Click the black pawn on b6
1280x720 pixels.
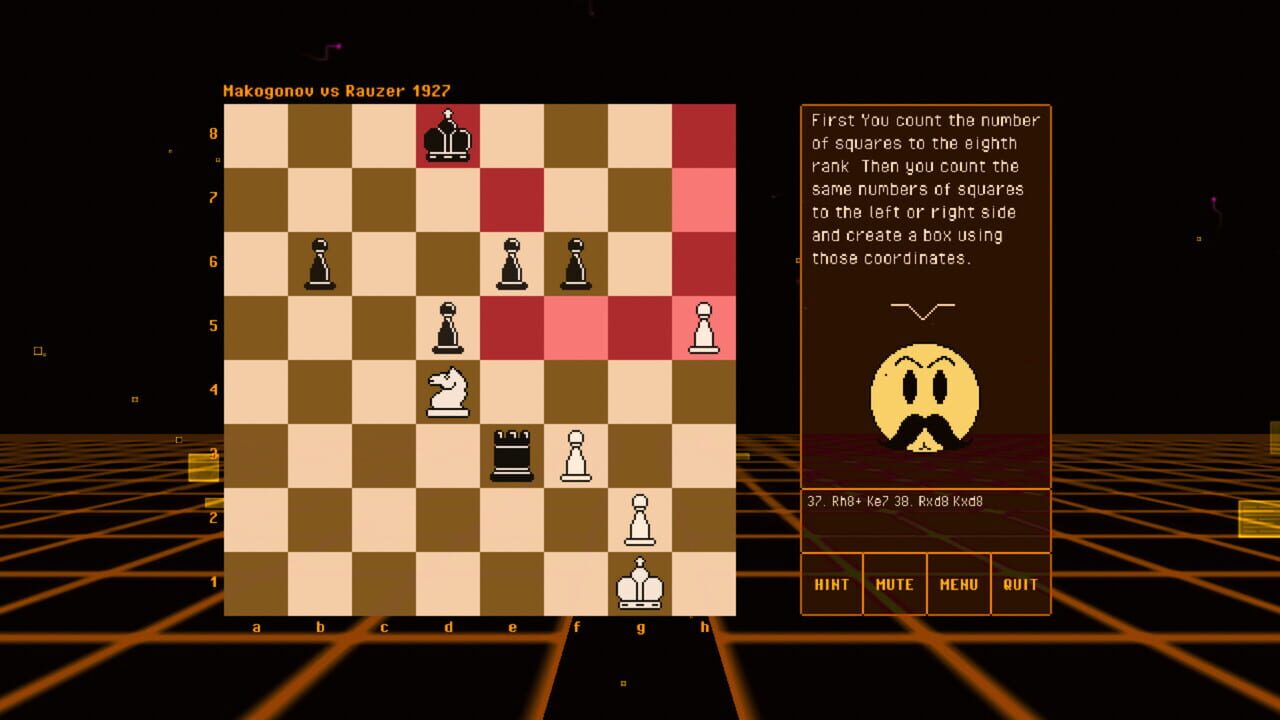320,265
